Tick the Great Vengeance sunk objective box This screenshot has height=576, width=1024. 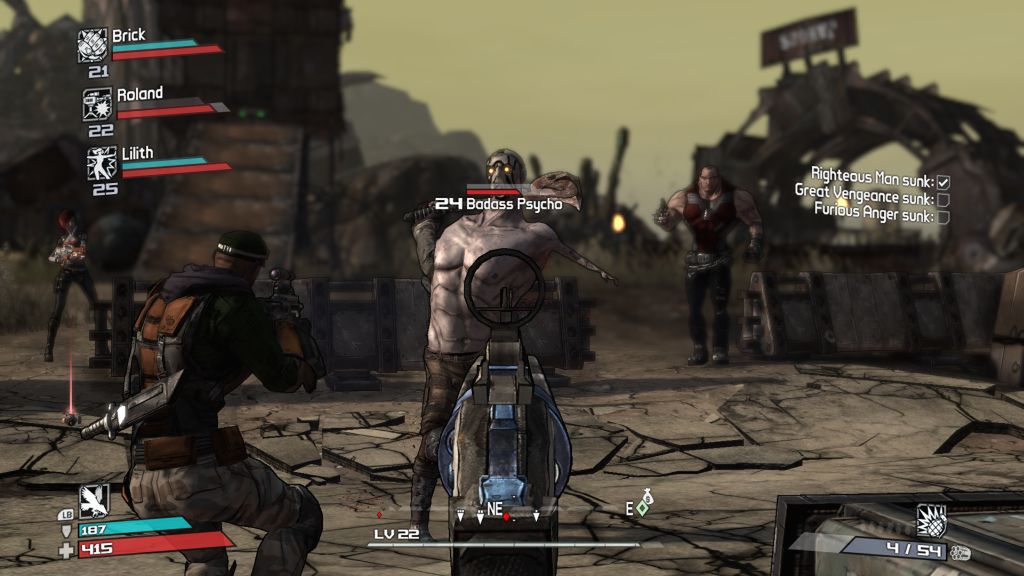click(943, 198)
